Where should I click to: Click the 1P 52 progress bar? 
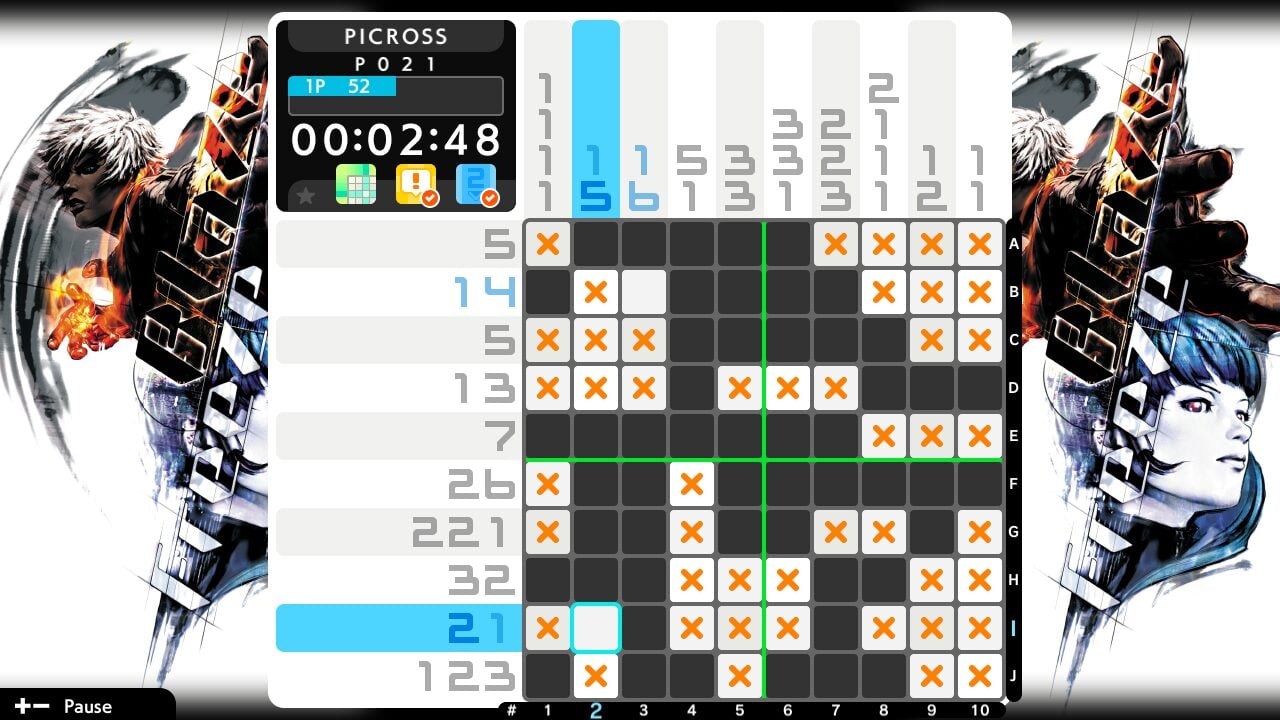pyautogui.click(x=340, y=87)
